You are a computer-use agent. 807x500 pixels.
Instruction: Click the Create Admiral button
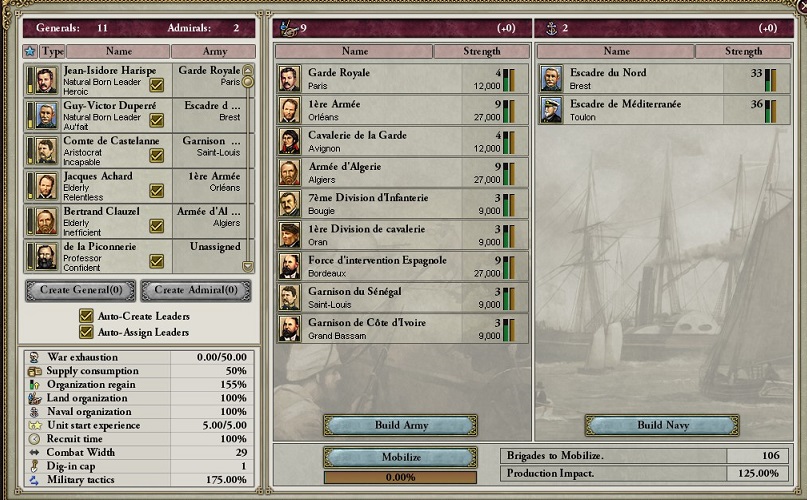click(x=196, y=291)
